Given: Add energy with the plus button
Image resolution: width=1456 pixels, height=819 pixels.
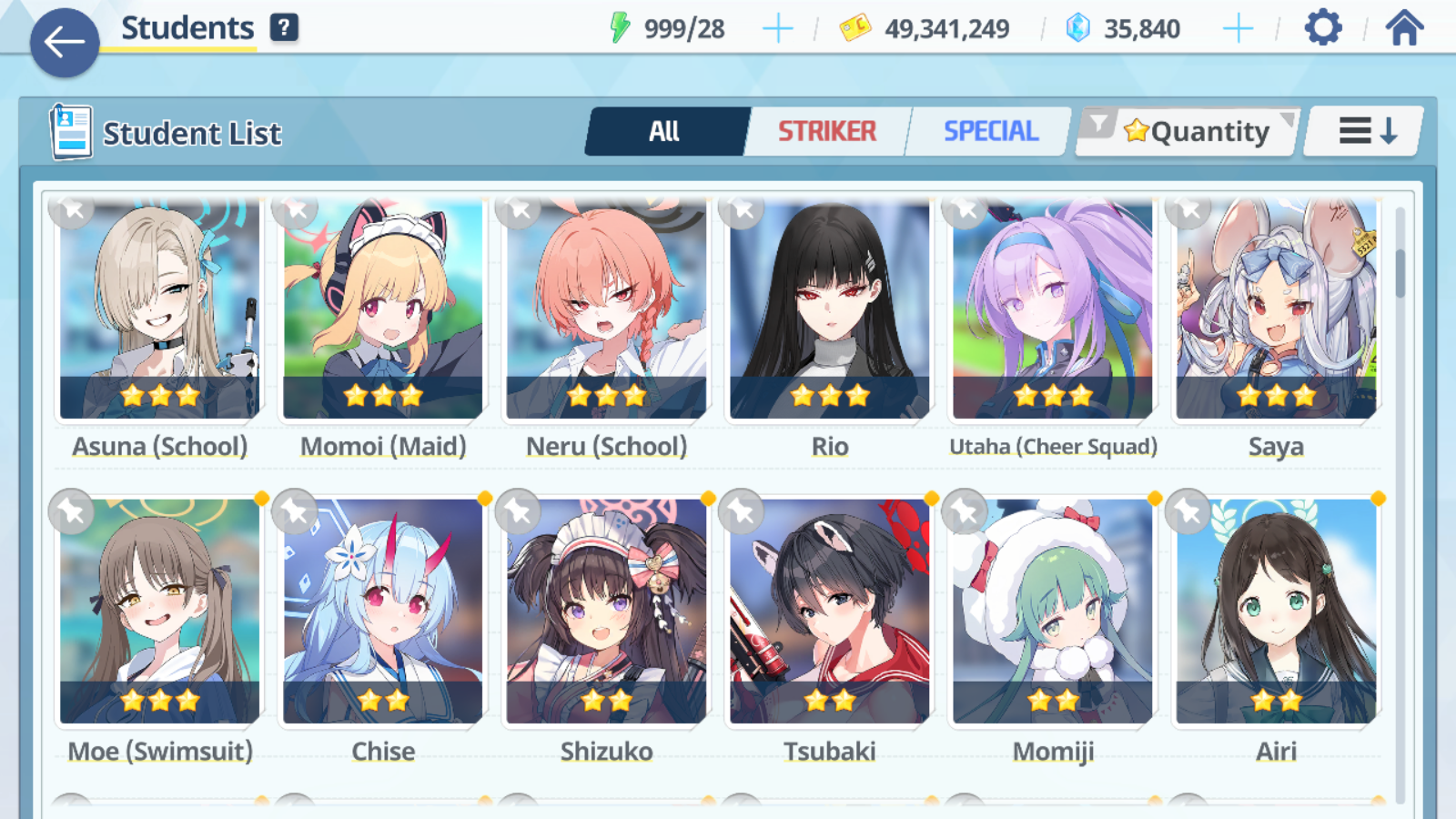Looking at the screenshot, I should click(777, 29).
